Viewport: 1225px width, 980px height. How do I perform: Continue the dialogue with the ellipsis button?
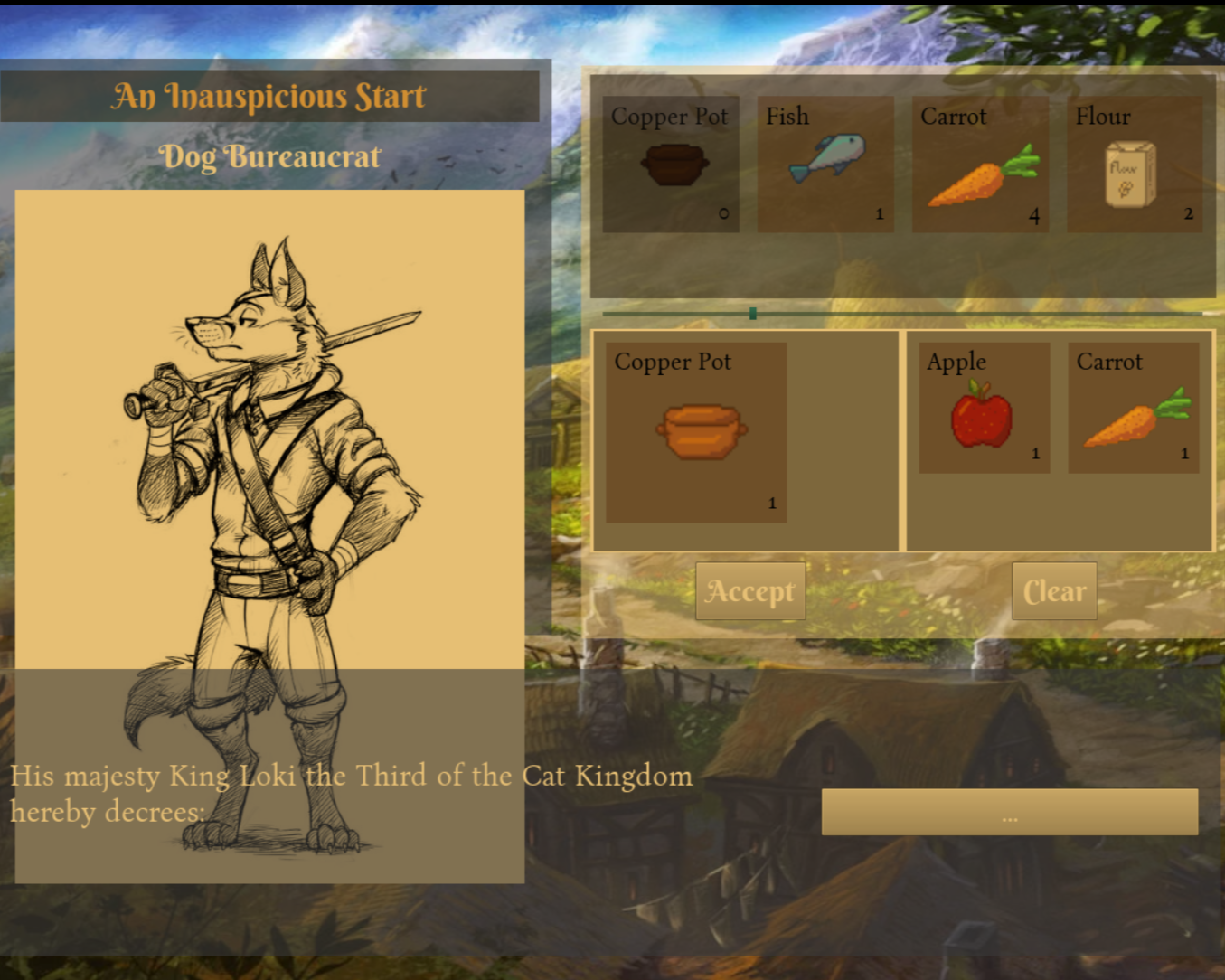(x=1009, y=812)
